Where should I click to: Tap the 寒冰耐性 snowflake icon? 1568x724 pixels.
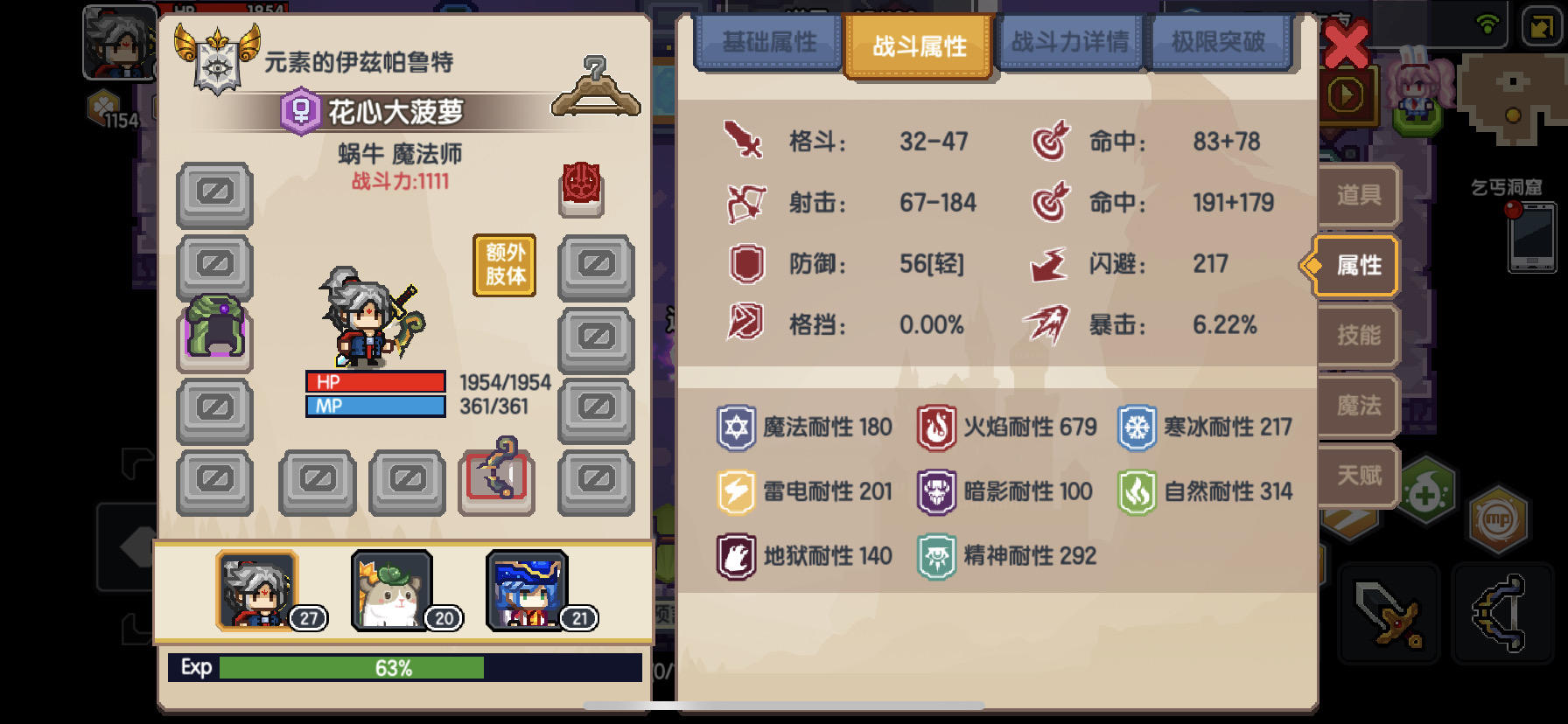pos(1139,428)
